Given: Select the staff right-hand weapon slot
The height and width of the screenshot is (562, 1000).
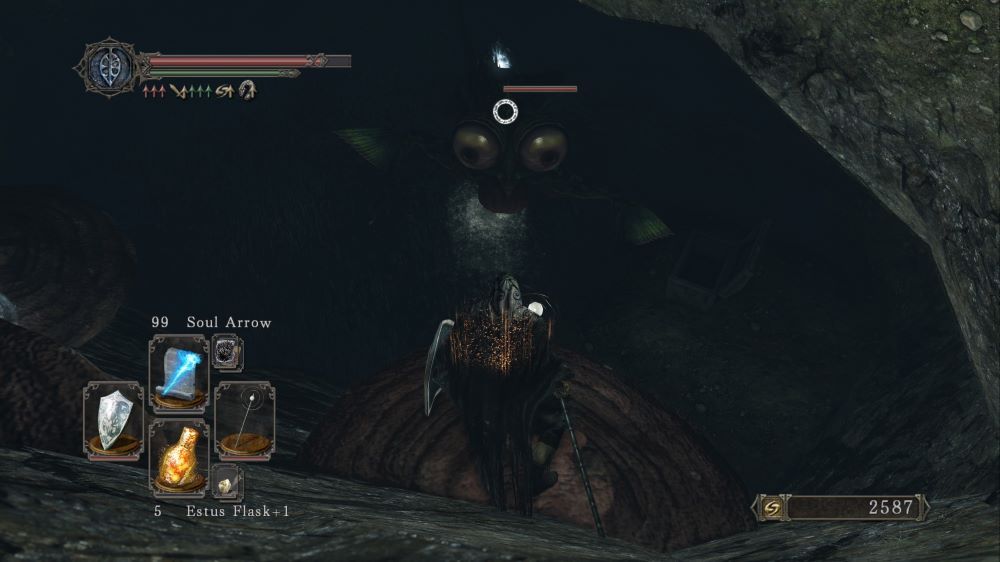Looking at the screenshot, I should click(x=245, y=418).
